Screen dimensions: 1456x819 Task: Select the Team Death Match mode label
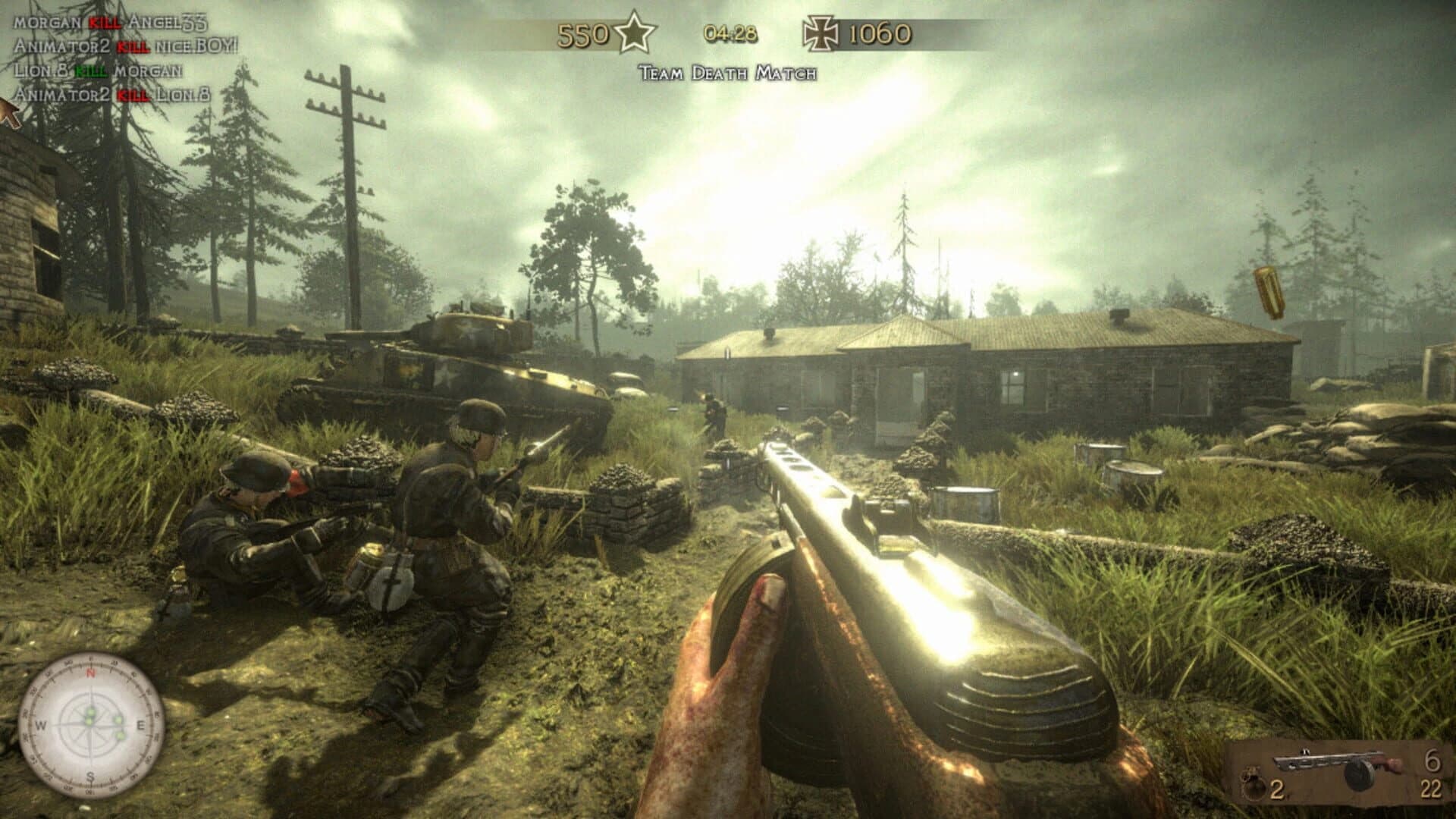point(728,74)
